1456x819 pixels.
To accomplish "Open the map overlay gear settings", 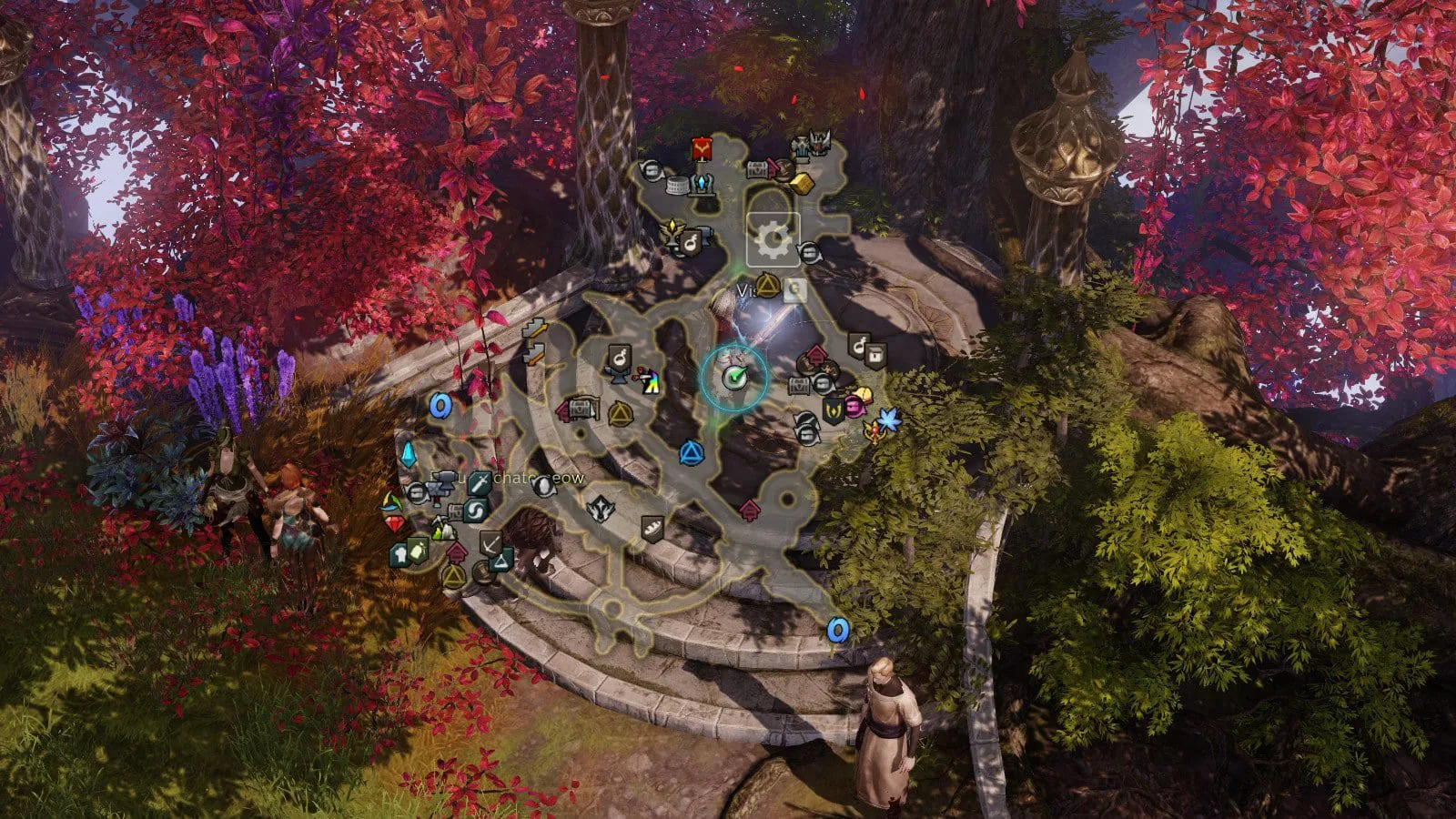I will click(x=773, y=240).
